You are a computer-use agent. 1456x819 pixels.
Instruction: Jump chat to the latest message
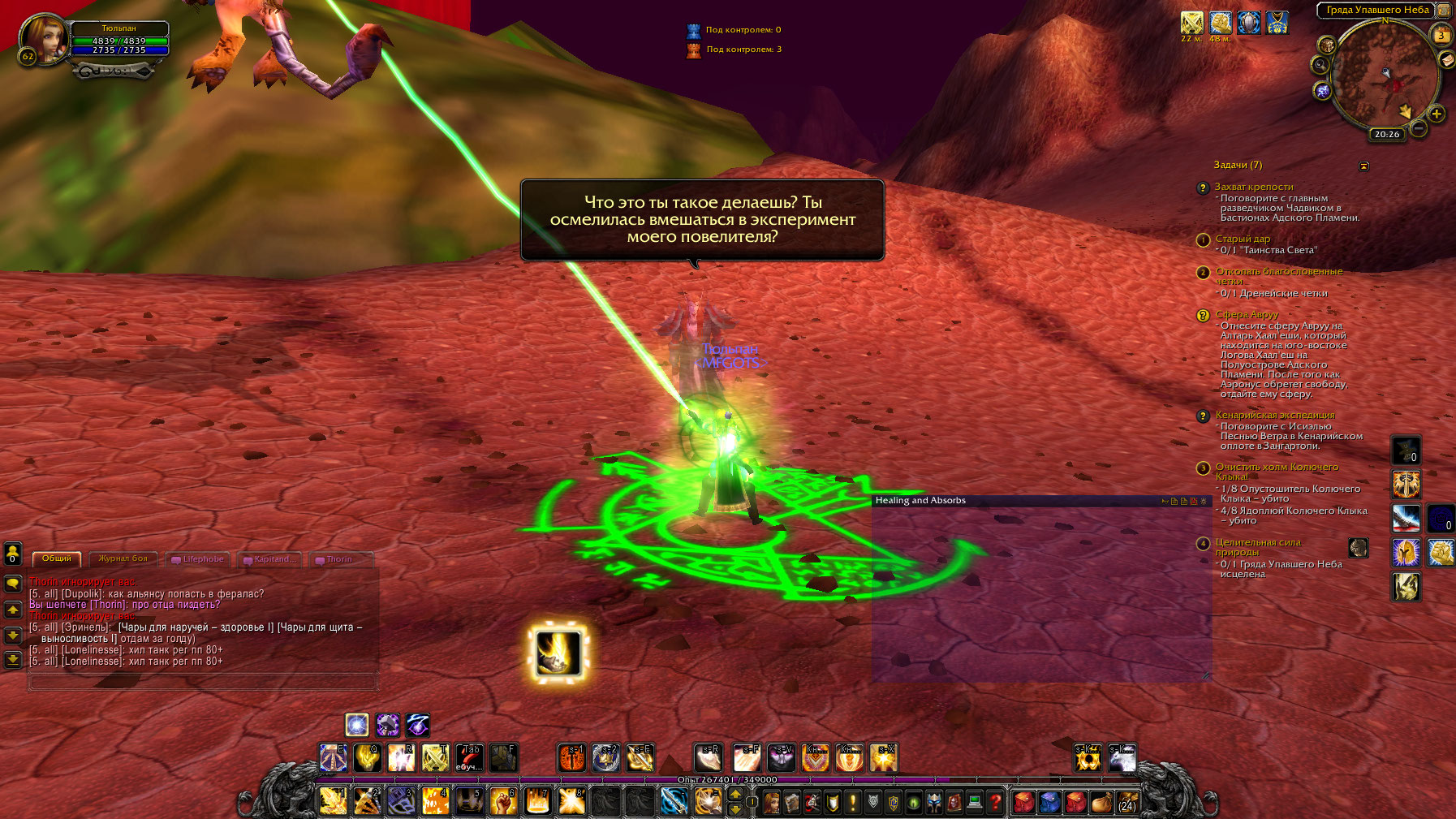13,660
